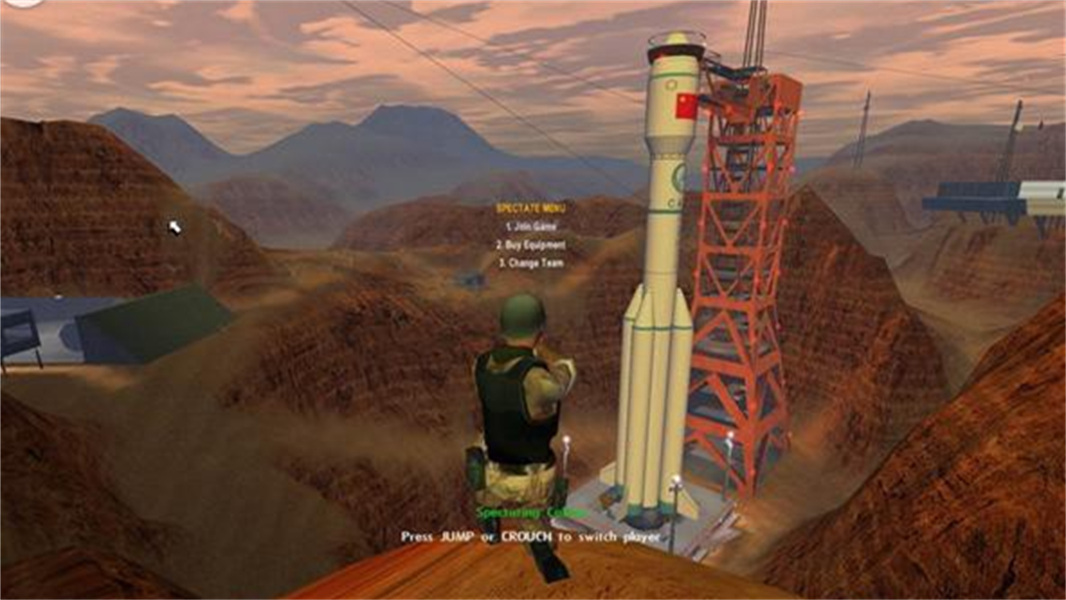Open the Buy Equipment option
Viewport: 1066px width, 600px height.
pos(530,245)
